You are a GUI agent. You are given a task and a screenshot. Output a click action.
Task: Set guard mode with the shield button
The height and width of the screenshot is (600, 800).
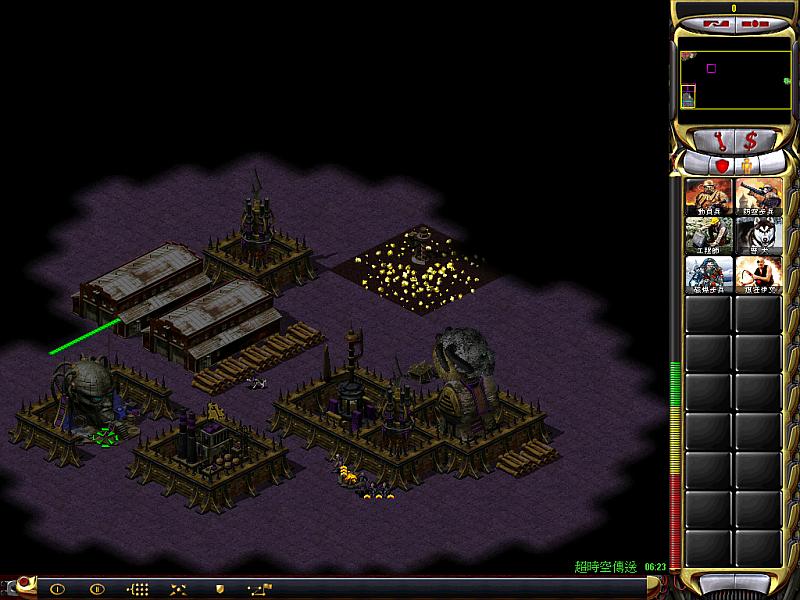pyautogui.click(x=219, y=589)
